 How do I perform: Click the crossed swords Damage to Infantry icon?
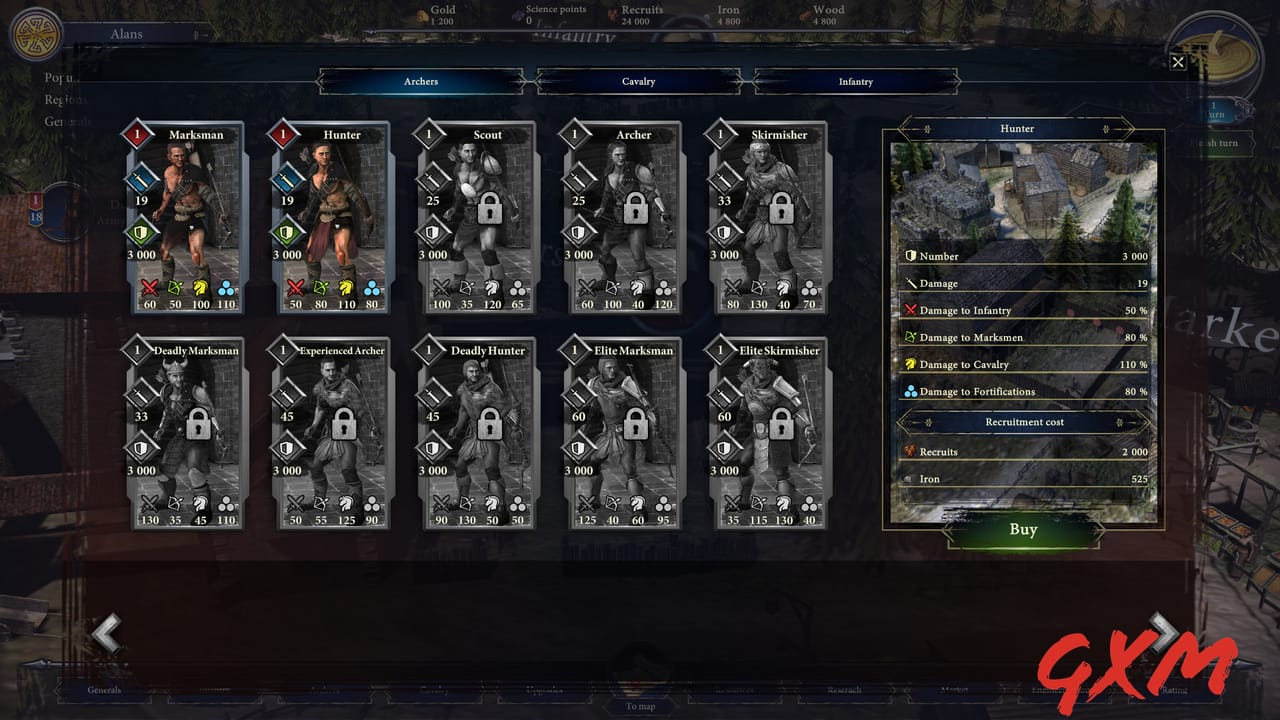coord(911,310)
